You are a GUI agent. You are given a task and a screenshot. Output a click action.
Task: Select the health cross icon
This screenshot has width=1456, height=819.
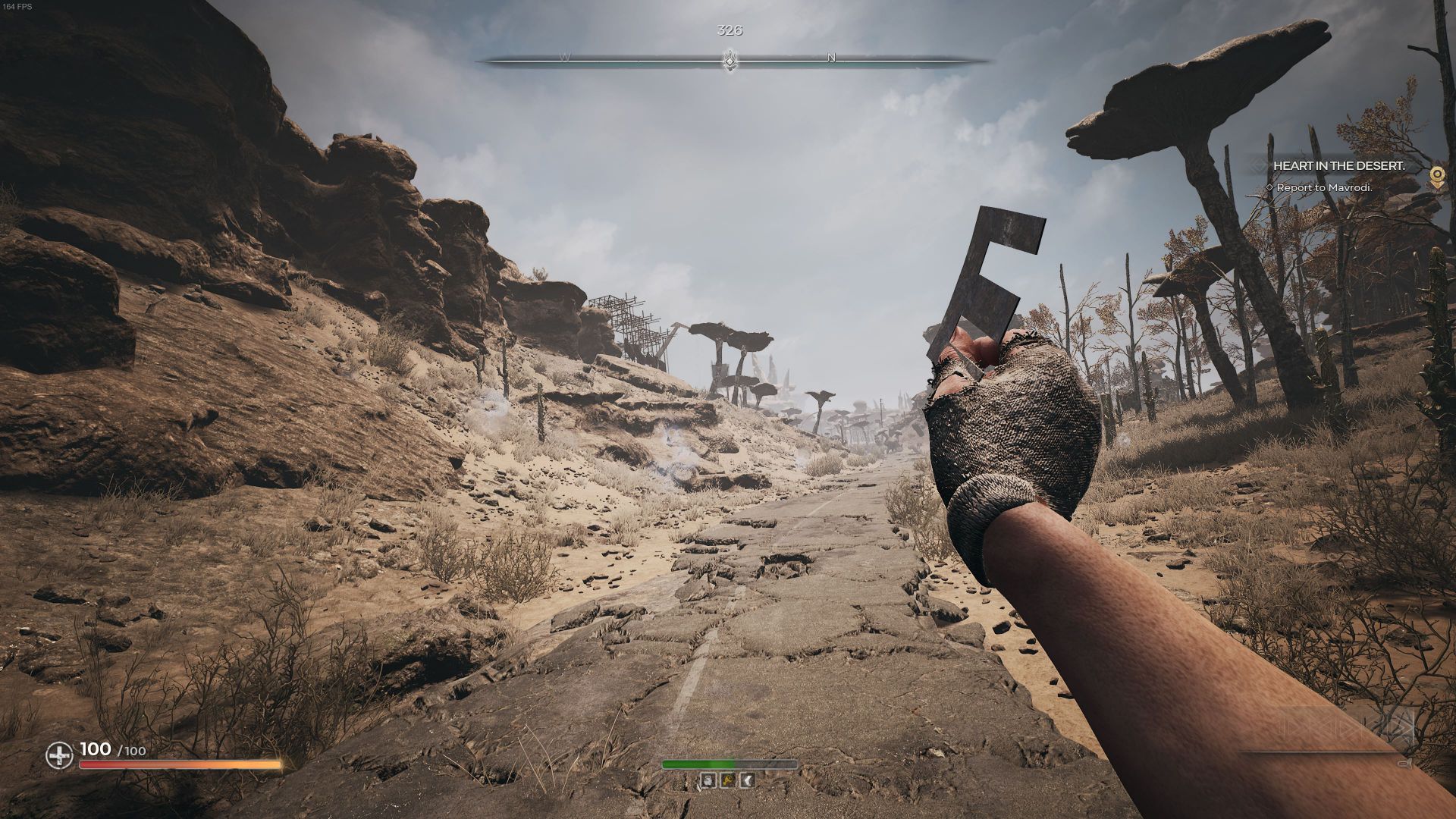pyautogui.click(x=59, y=755)
